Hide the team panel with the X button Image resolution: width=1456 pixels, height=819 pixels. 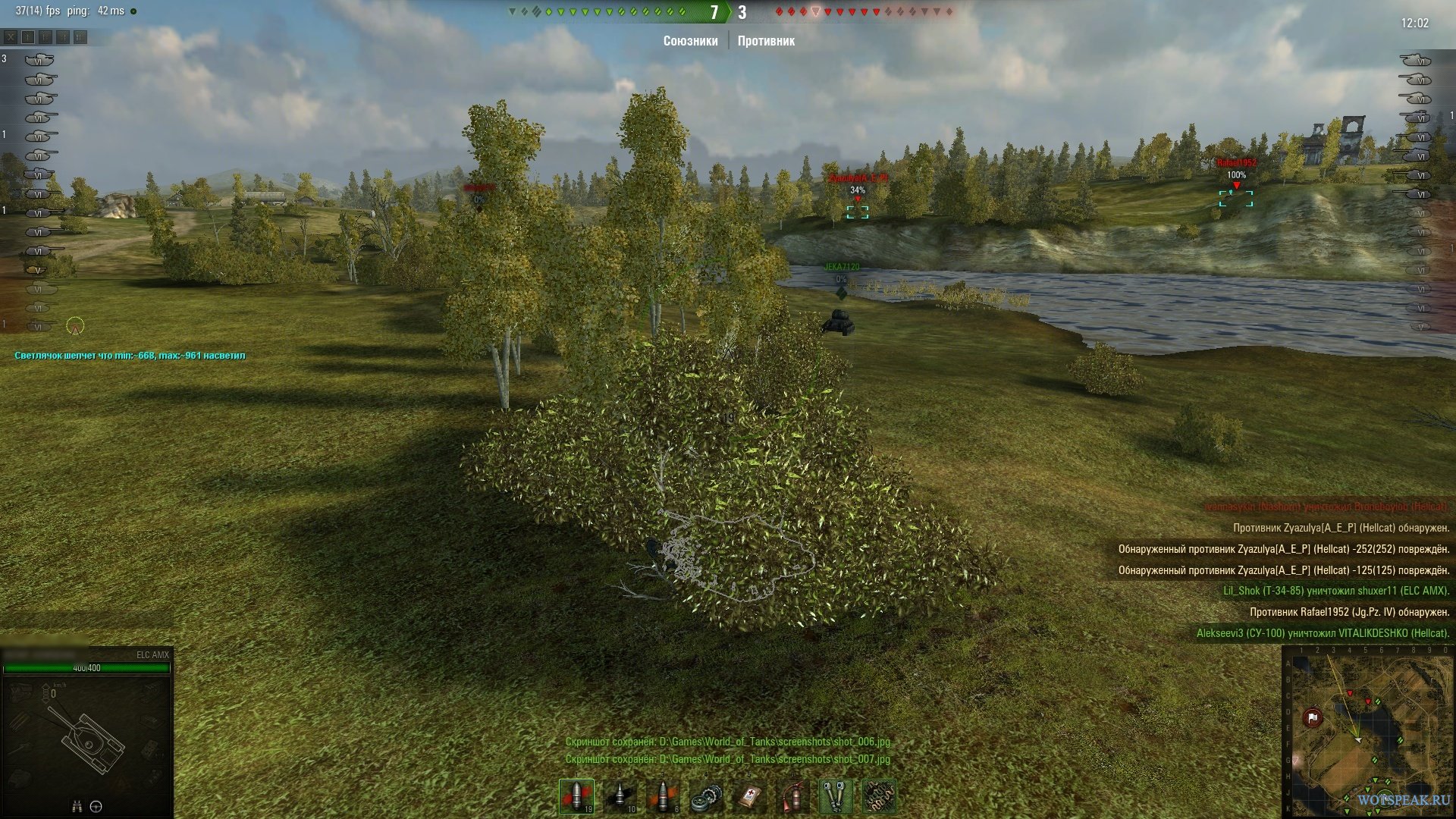(x=11, y=36)
